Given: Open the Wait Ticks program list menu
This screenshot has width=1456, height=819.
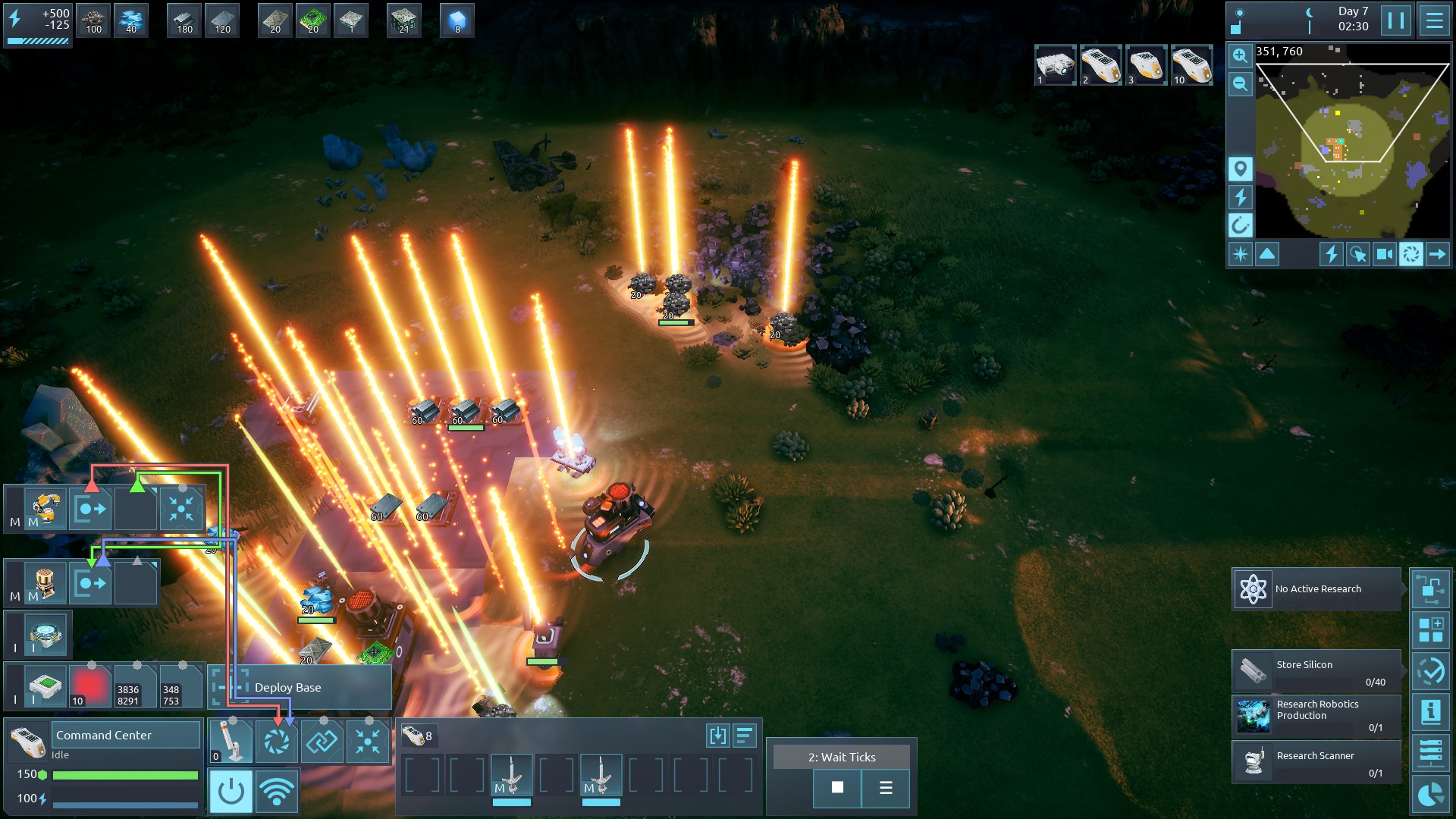Looking at the screenshot, I should (x=885, y=788).
